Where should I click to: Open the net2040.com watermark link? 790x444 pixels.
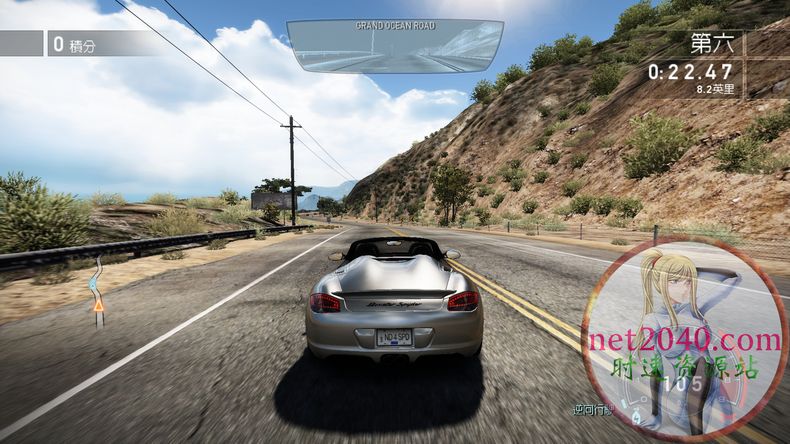(x=685, y=341)
